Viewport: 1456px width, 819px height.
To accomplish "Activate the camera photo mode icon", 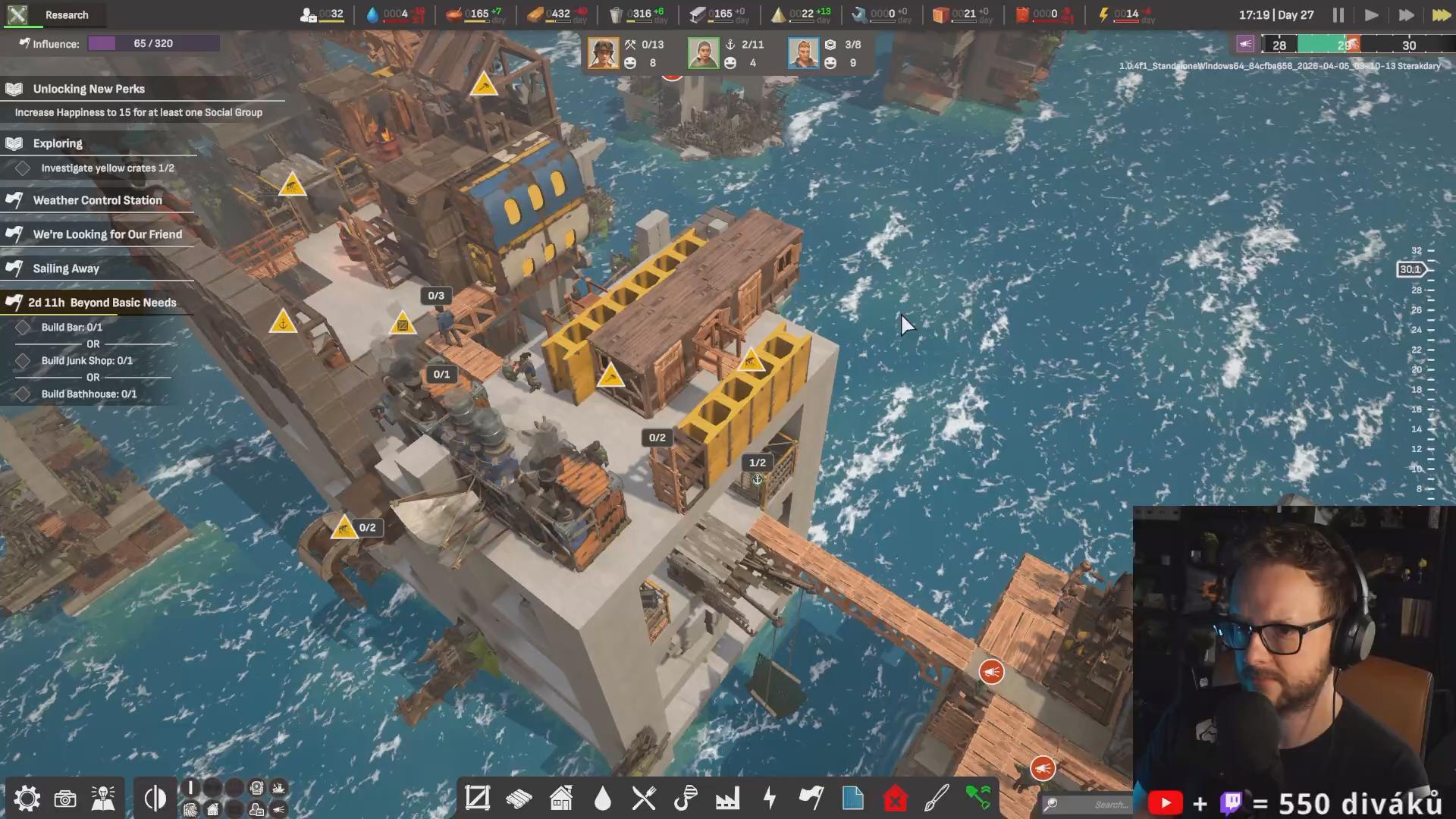I will pos(65,799).
